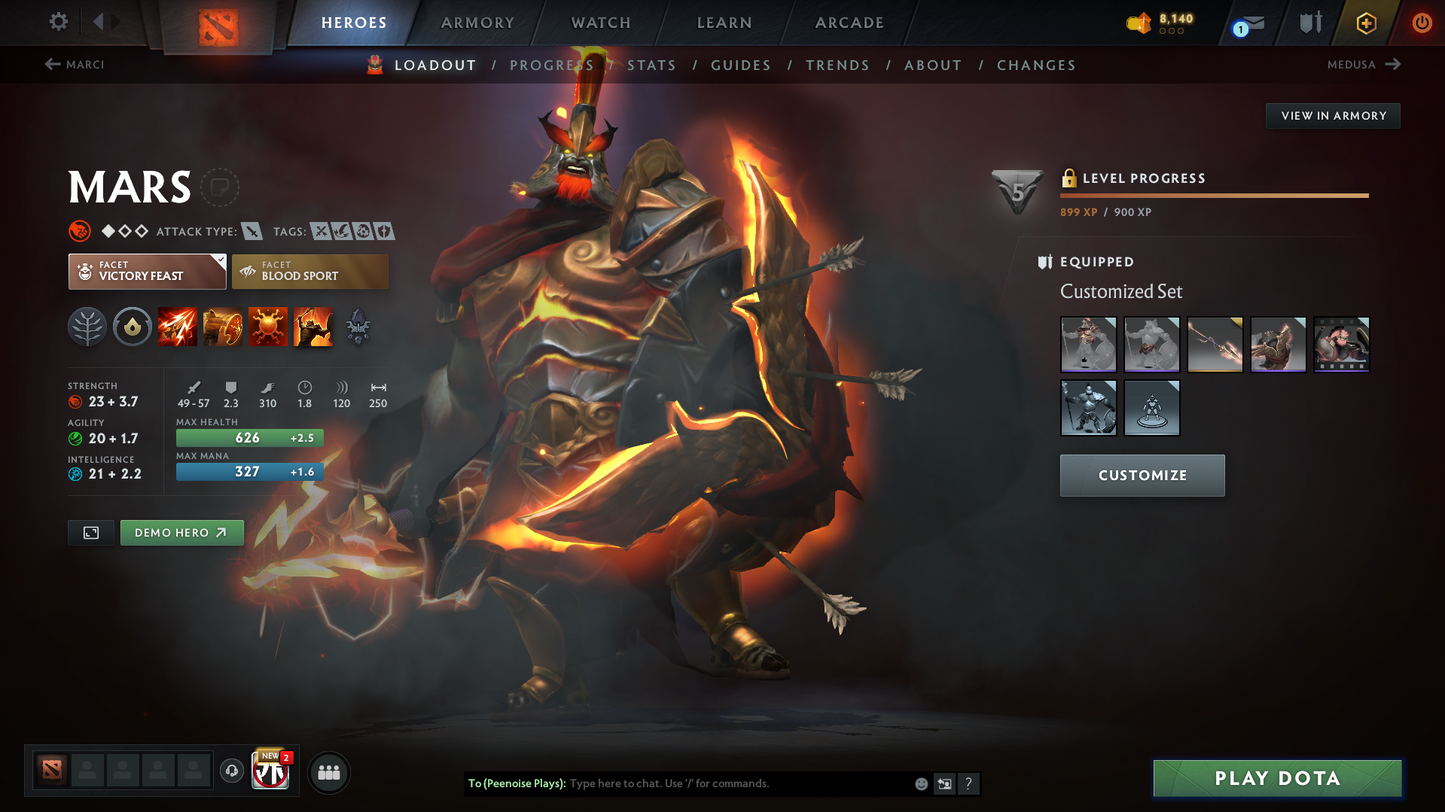Go back to Marci using the left arrow
1445x812 pixels.
[x=51, y=64]
